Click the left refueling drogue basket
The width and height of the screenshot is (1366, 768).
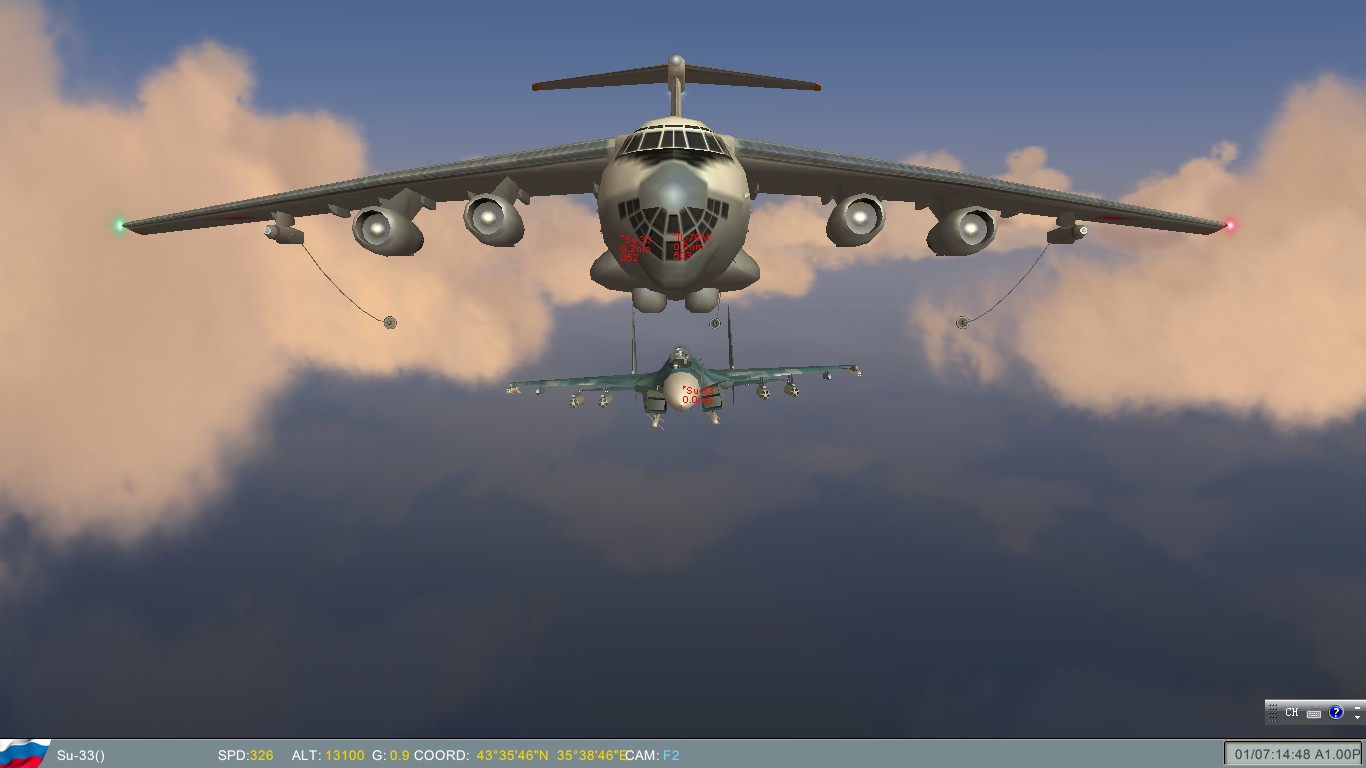click(389, 323)
